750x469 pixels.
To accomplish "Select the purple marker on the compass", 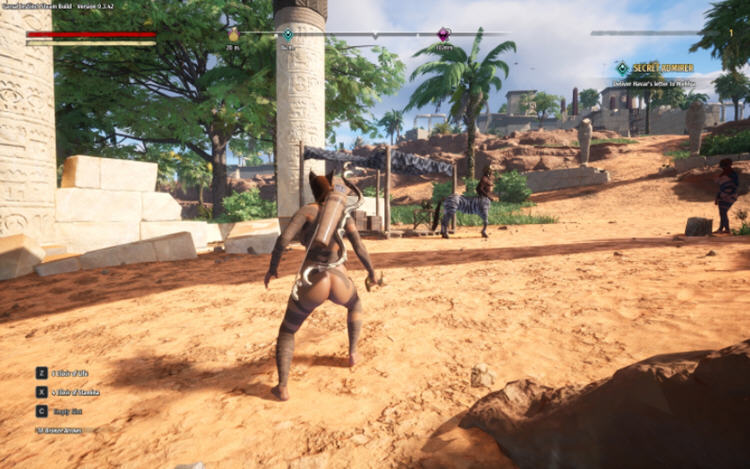I will pyautogui.click(x=444, y=34).
